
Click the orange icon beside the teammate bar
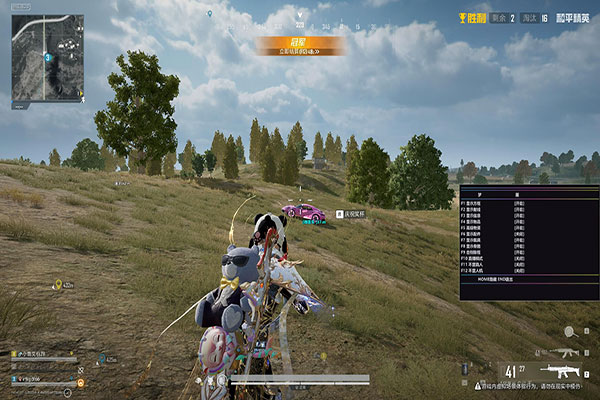tap(81, 383)
